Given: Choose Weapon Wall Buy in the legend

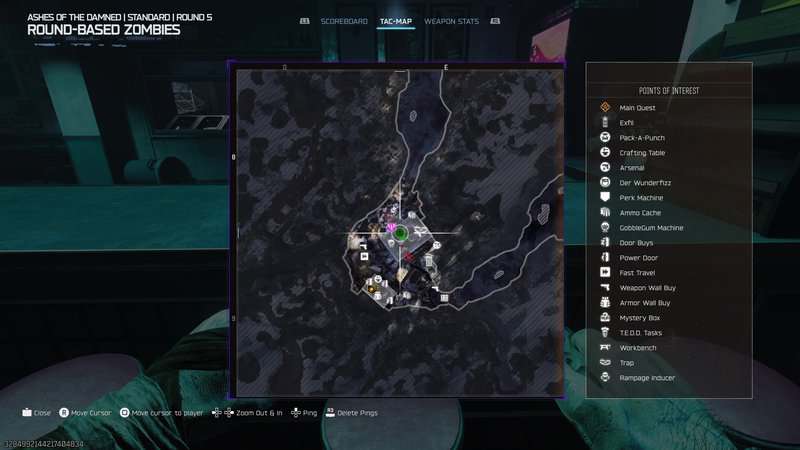Looking at the screenshot, I should 647,287.
